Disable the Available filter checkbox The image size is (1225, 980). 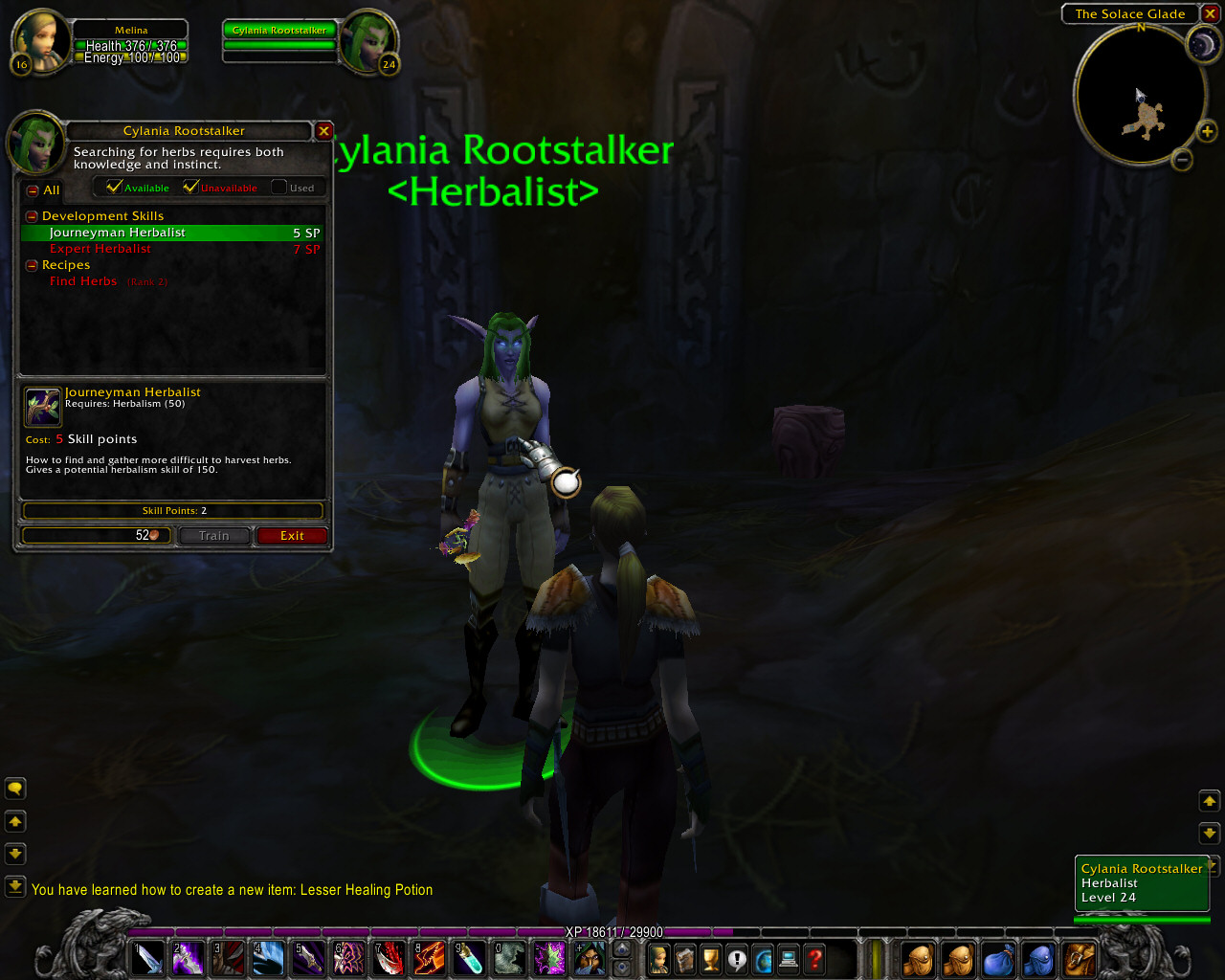(x=114, y=187)
